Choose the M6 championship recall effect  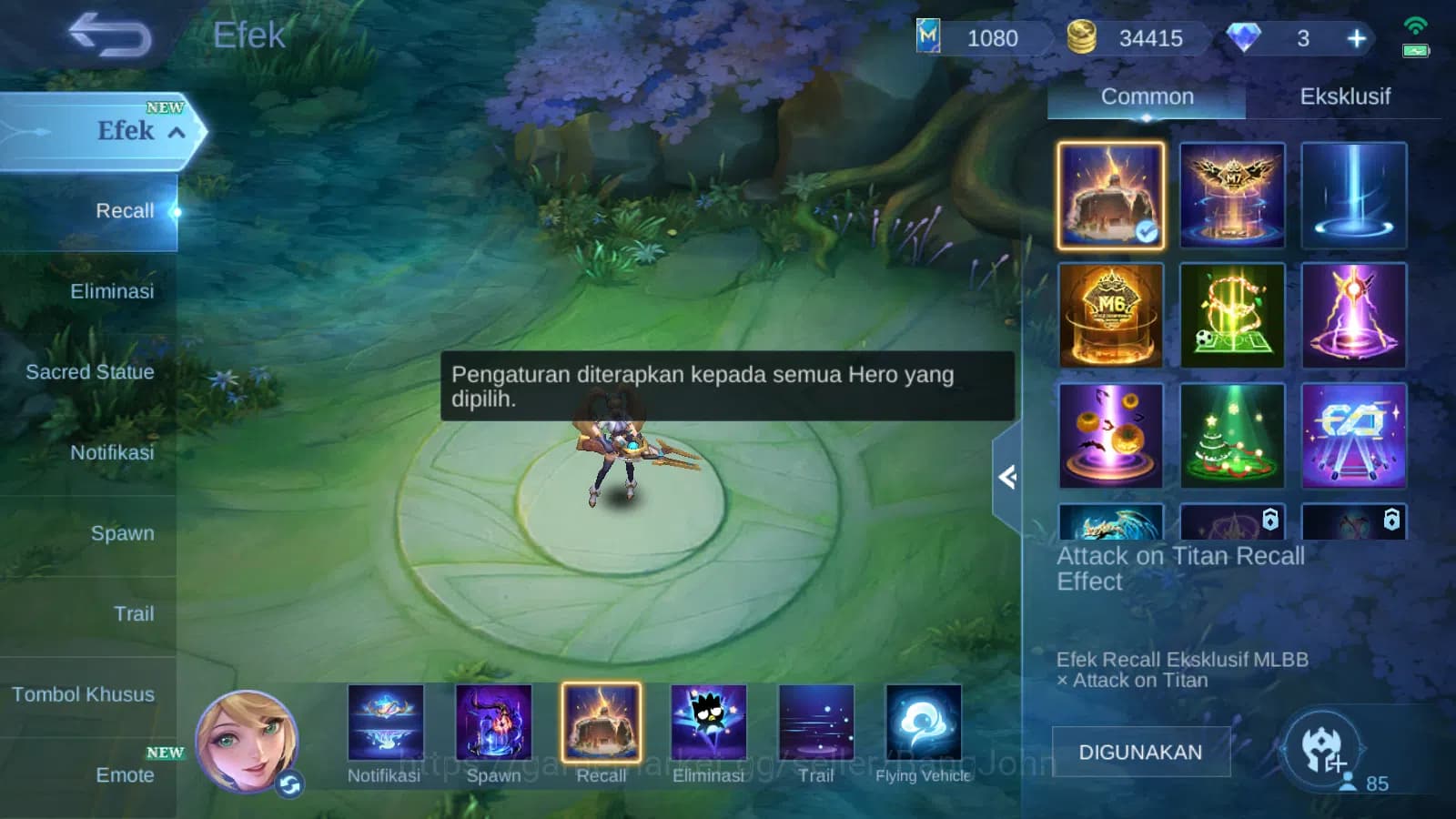point(1110,315)
